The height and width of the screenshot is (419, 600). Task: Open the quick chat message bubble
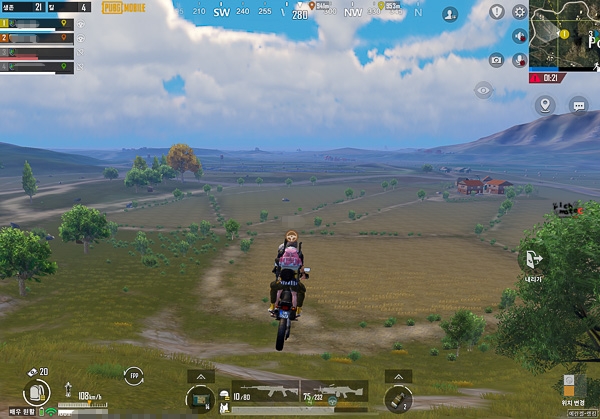pos(578,104)
